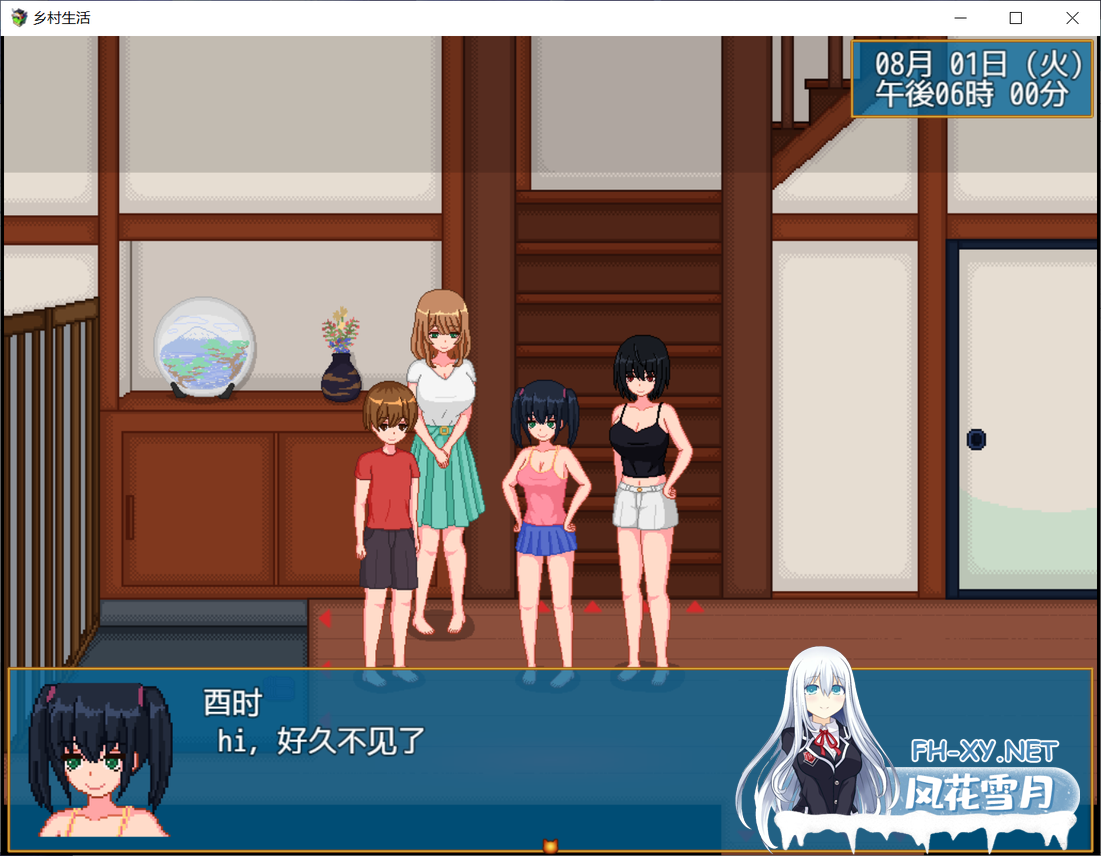
Task: Maximize the game window
Action: pos(1016,18)
